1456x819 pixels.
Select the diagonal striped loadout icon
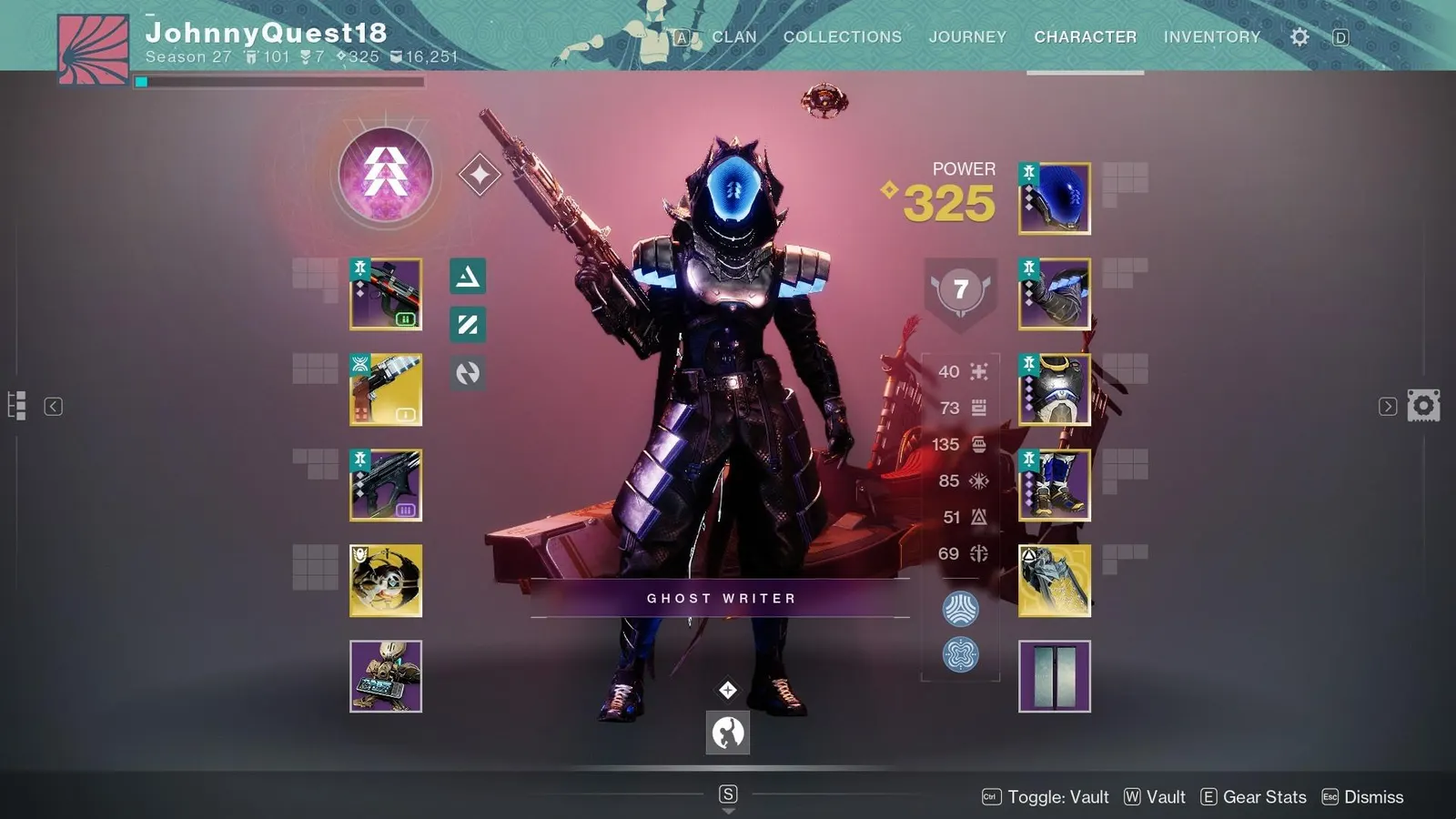(x=469, y=326)
